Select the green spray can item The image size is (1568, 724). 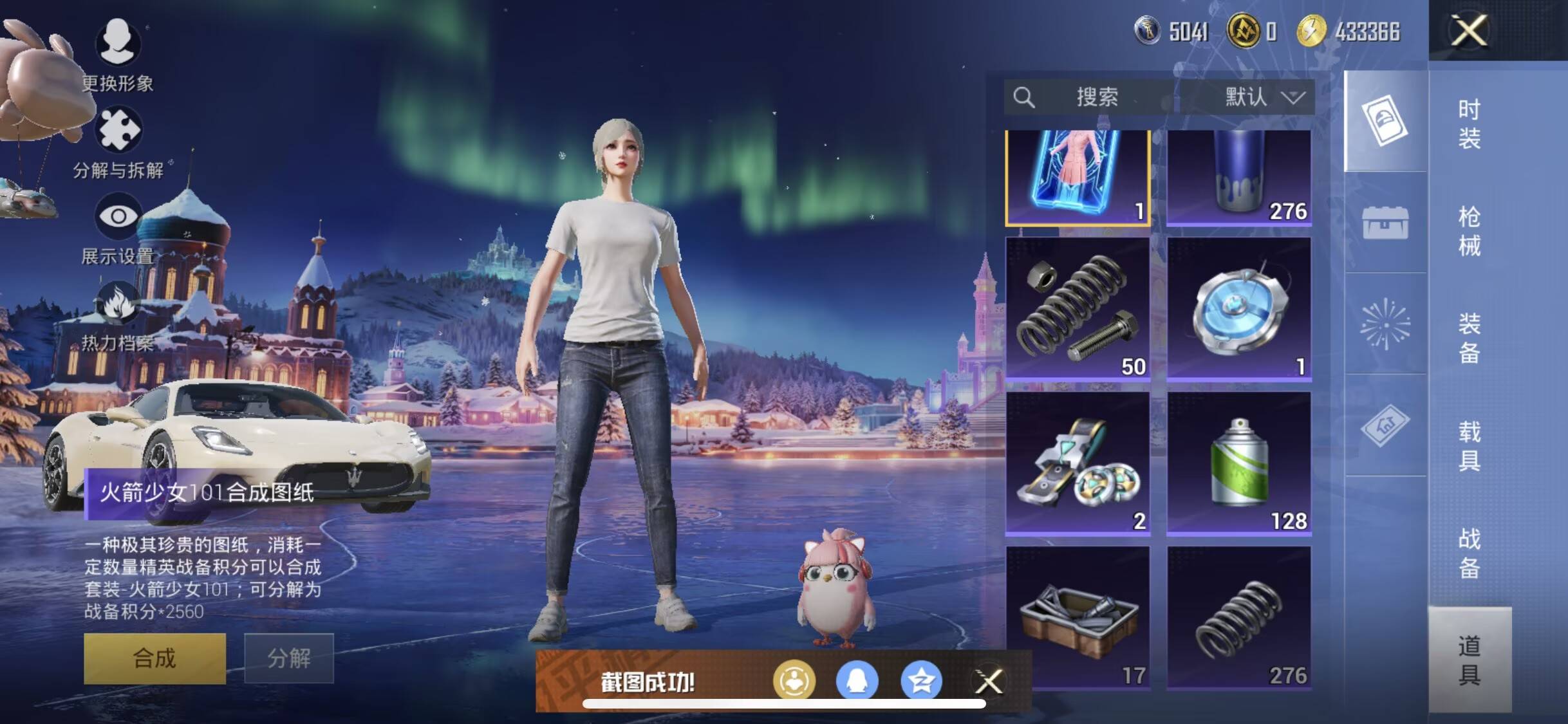click(x=1239, y=463)
